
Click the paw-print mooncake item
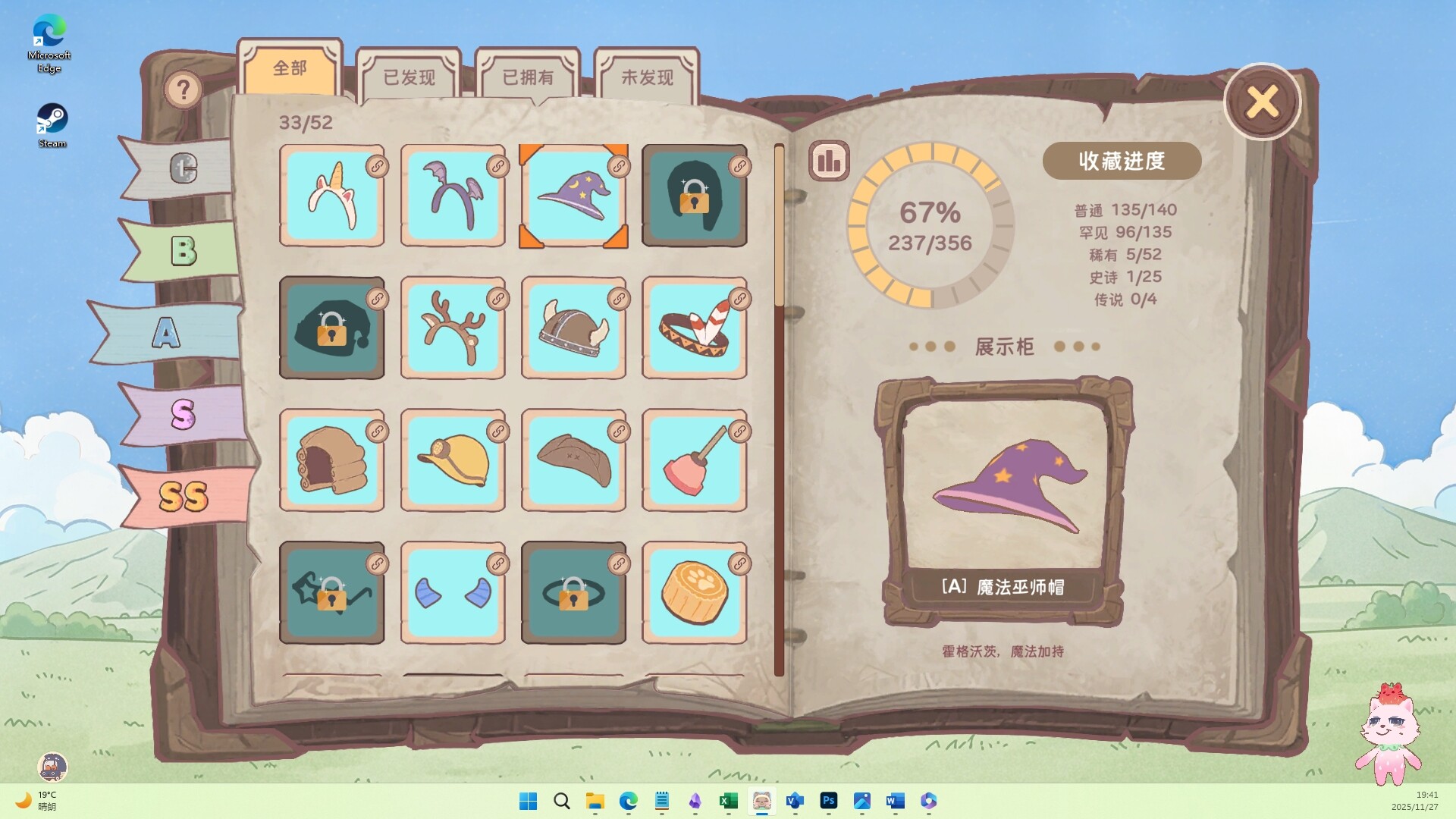(695, 592)
